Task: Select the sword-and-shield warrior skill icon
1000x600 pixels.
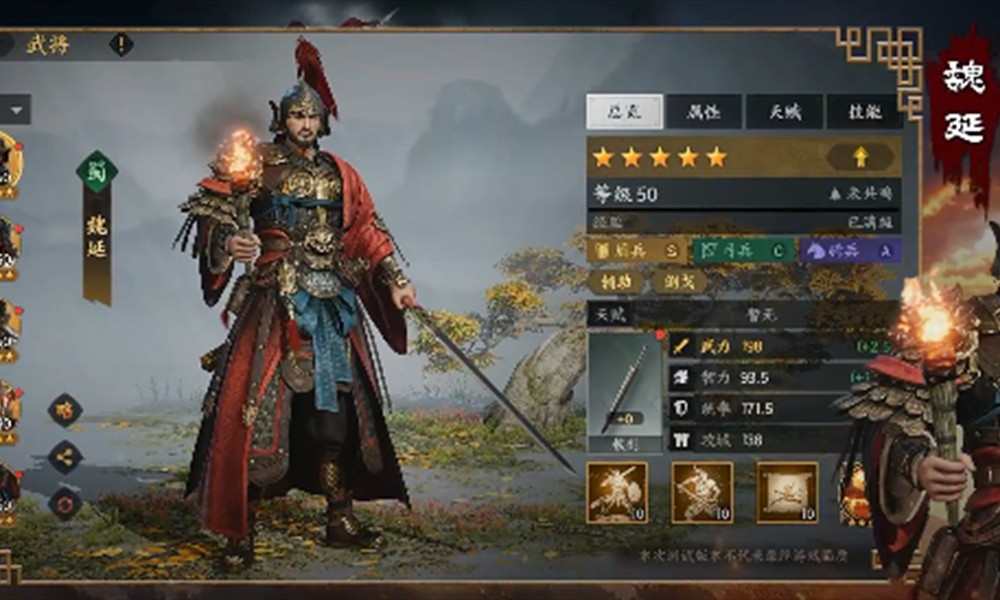Action: (617, 492)
